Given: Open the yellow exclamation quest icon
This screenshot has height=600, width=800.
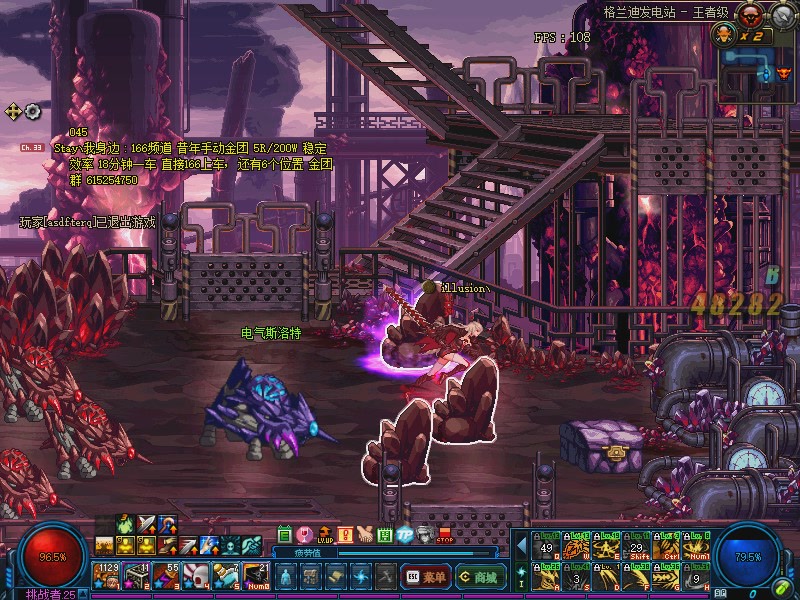Looking at the screenshot, I should [345, 535].
